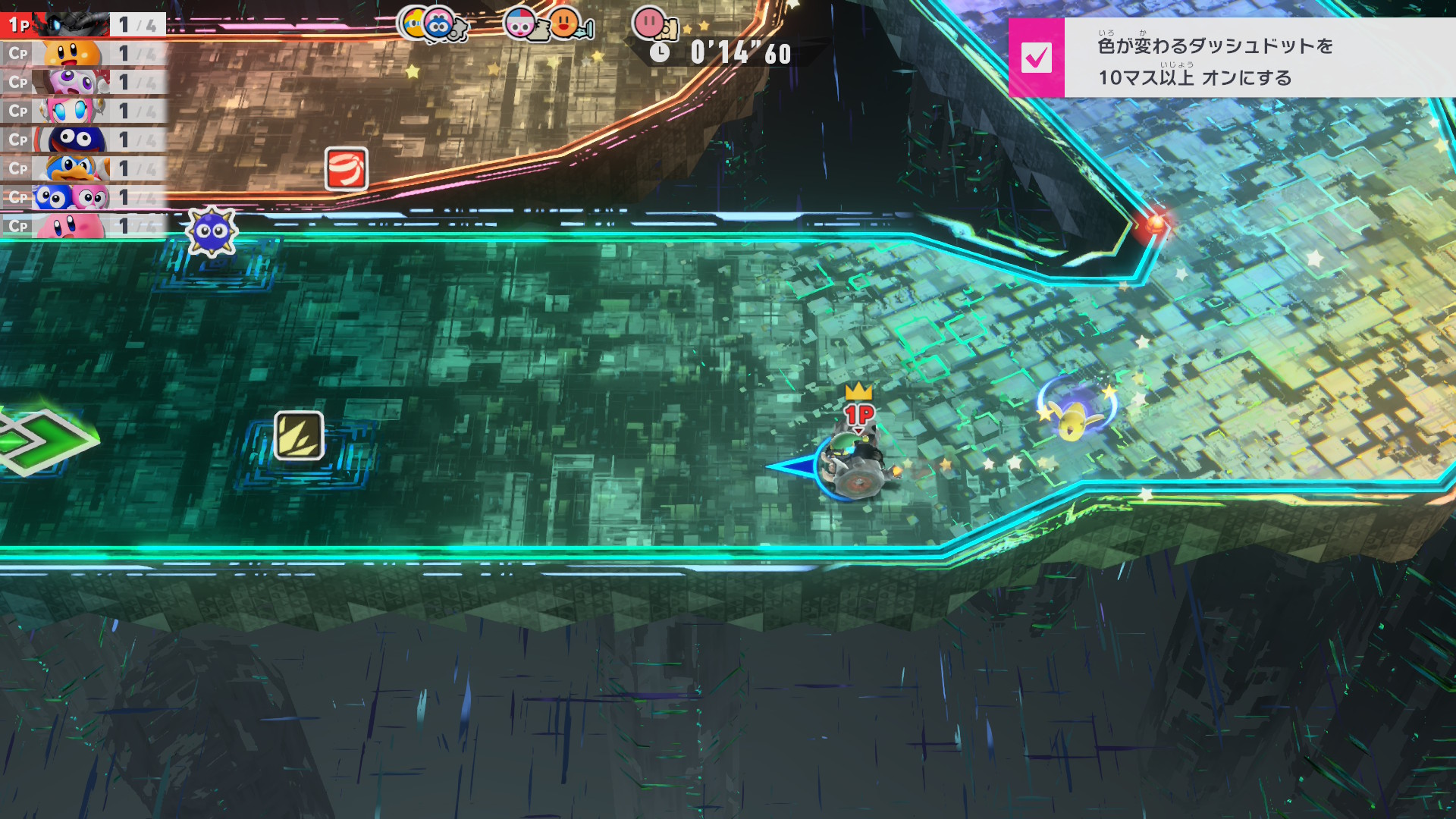The image size is (1456, 819).
Task: Select the Lololo and Lalala standings row
Action: (x=83, y=197)
